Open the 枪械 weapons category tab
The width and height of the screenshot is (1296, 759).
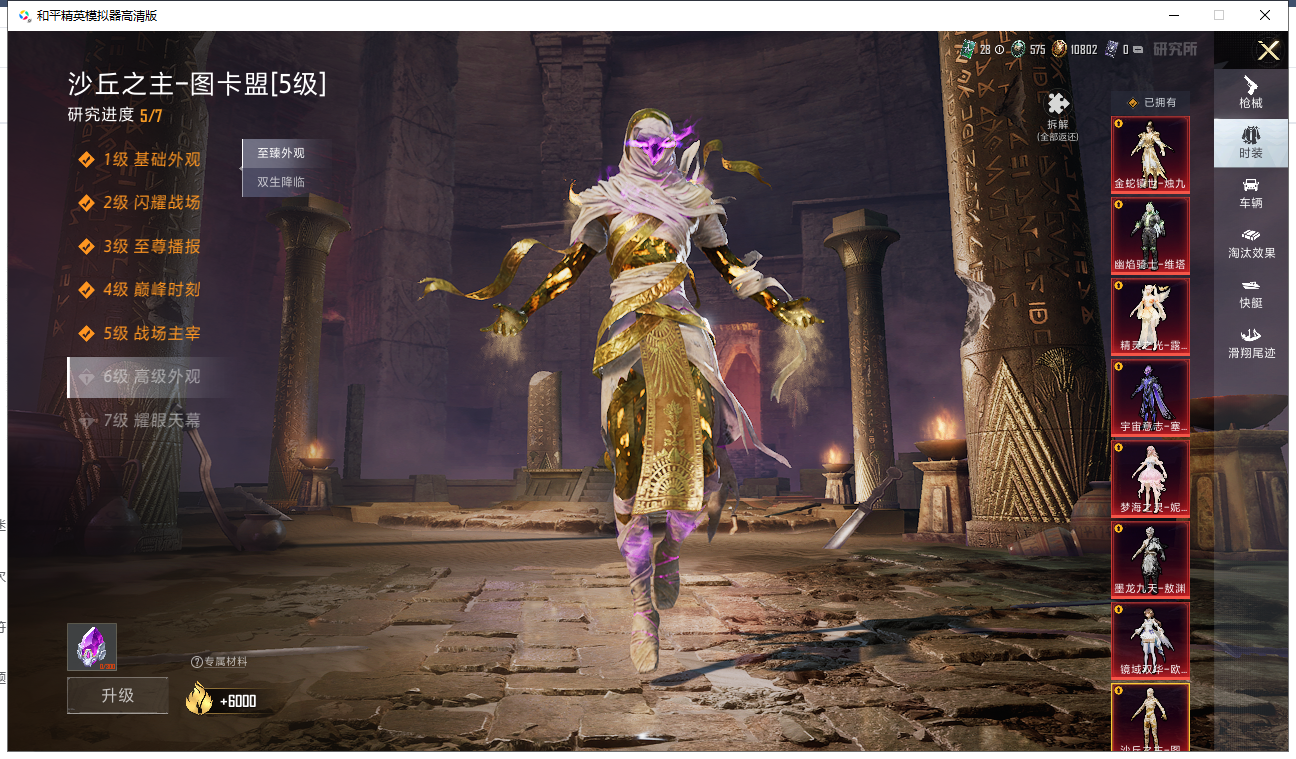click(x=1250, y=93)
